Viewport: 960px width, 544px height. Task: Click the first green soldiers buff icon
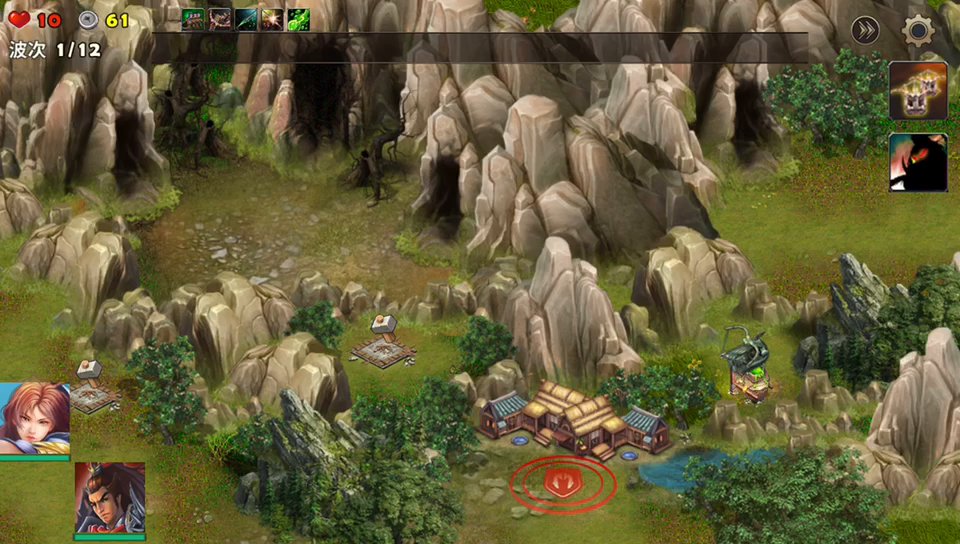pyautogui.click(x=193, y=19)
